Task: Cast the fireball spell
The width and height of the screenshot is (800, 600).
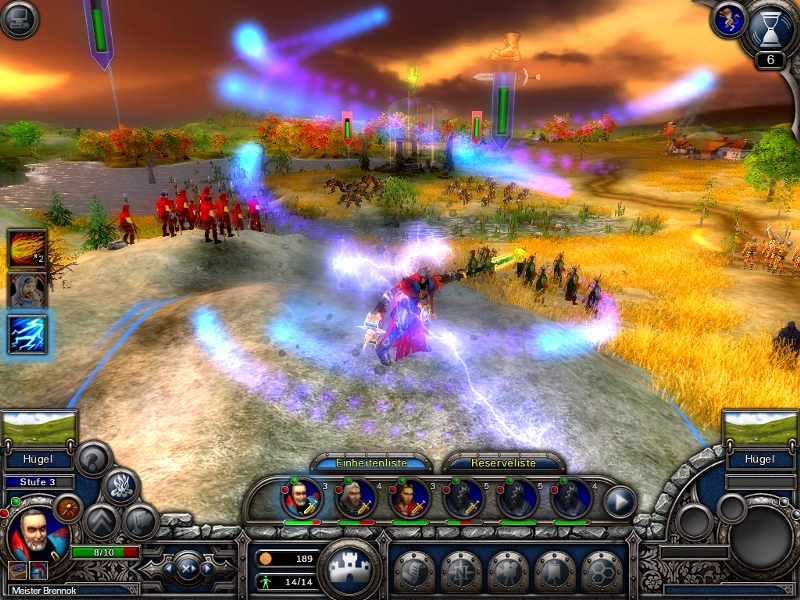Action: [28, 249]
